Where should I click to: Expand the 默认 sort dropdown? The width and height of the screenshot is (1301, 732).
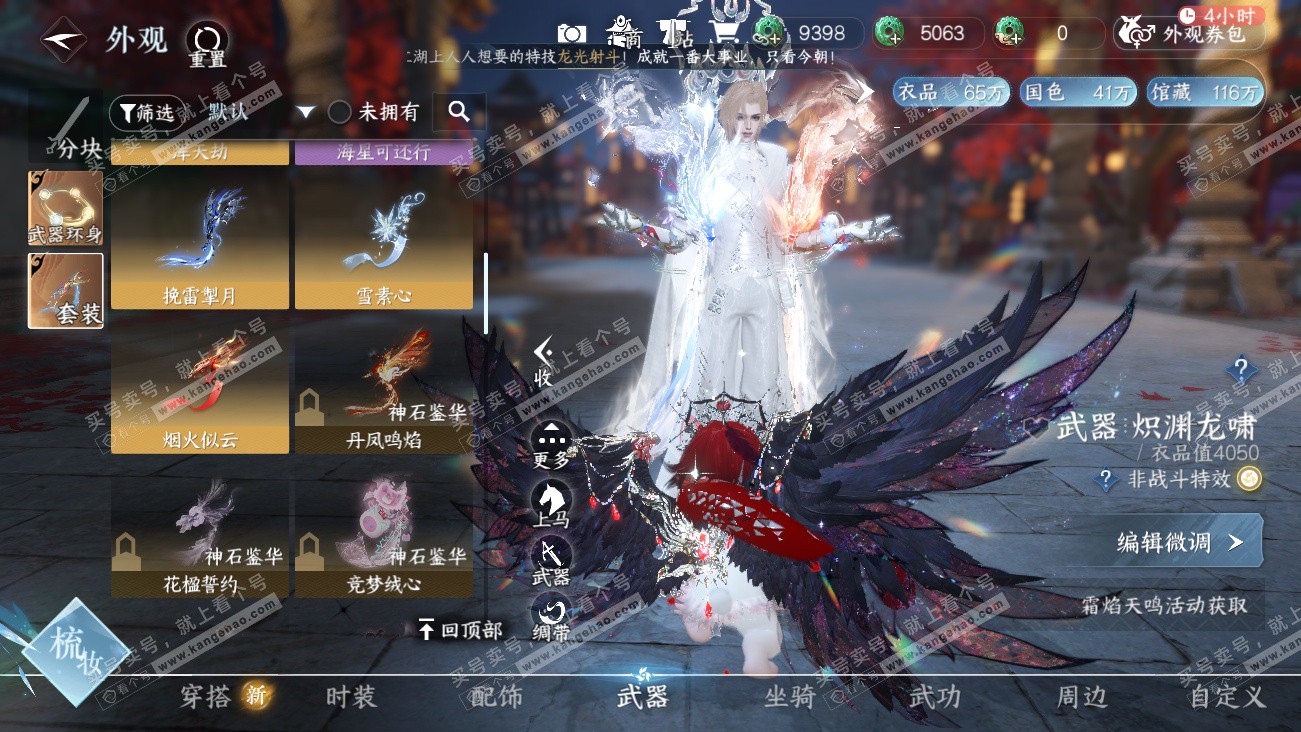tap(306, 112)
